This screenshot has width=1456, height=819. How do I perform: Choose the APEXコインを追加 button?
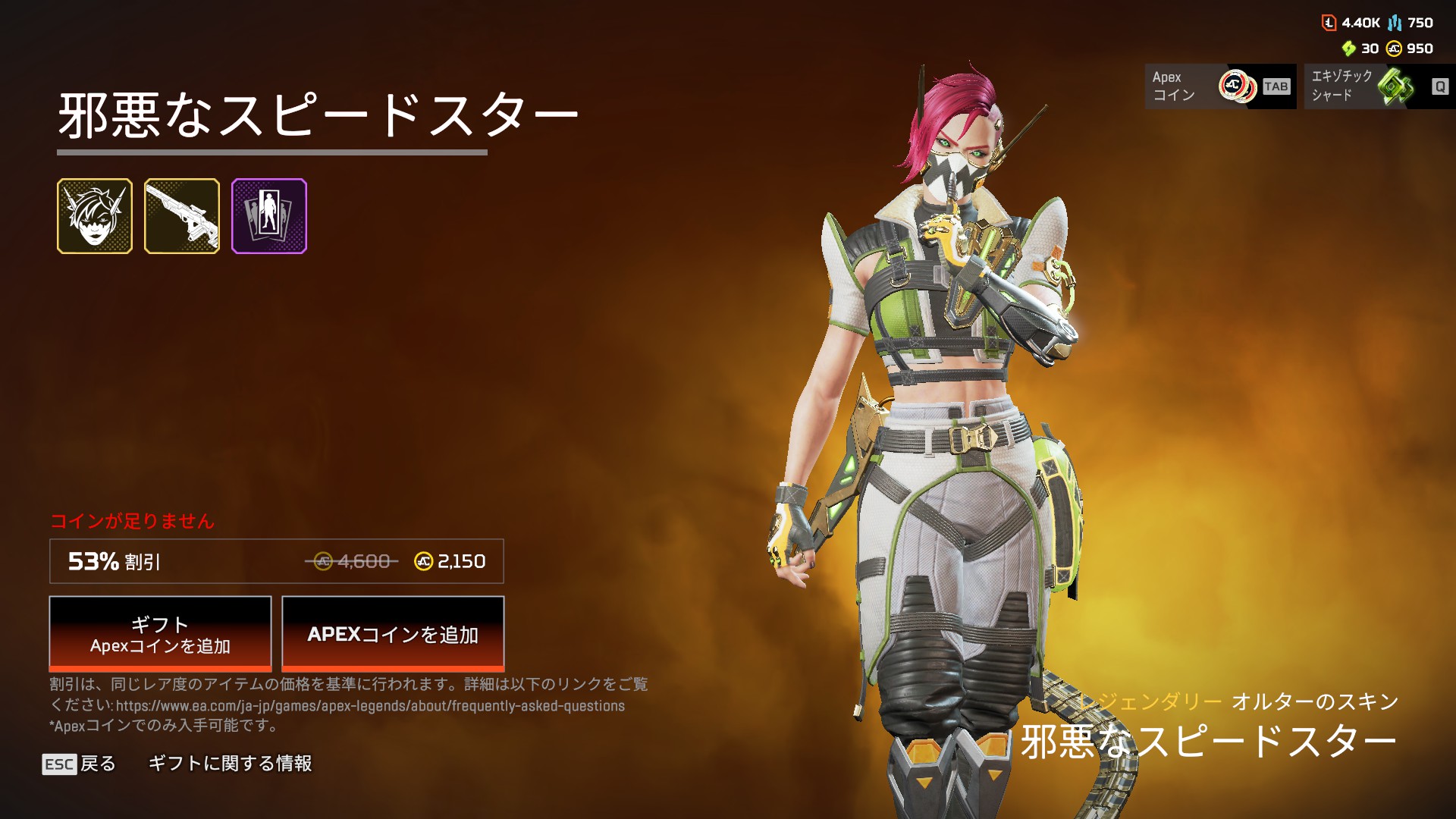click(x=393, y=633)
